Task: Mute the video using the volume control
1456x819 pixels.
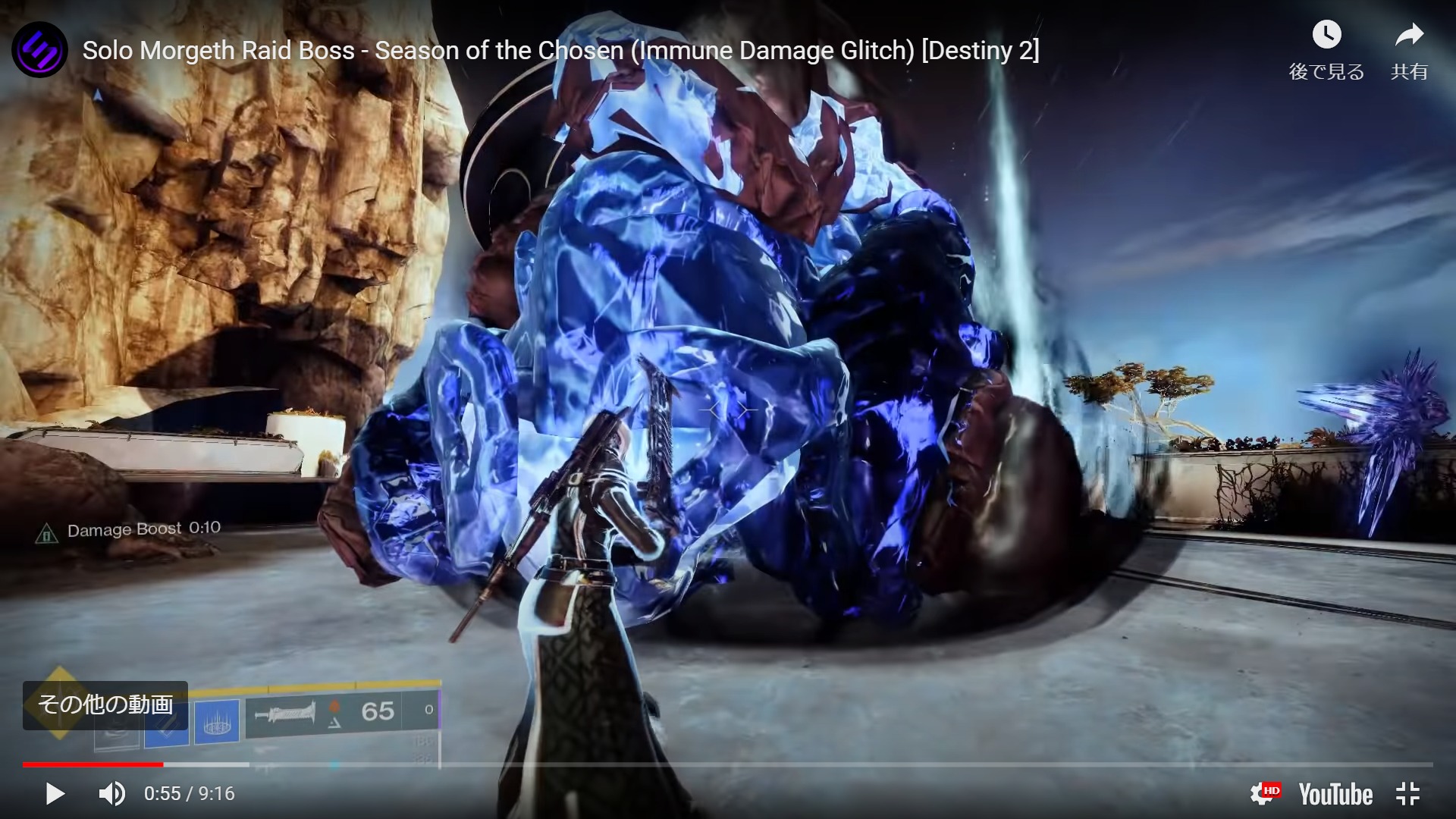Action: click(x=110, y=794)
